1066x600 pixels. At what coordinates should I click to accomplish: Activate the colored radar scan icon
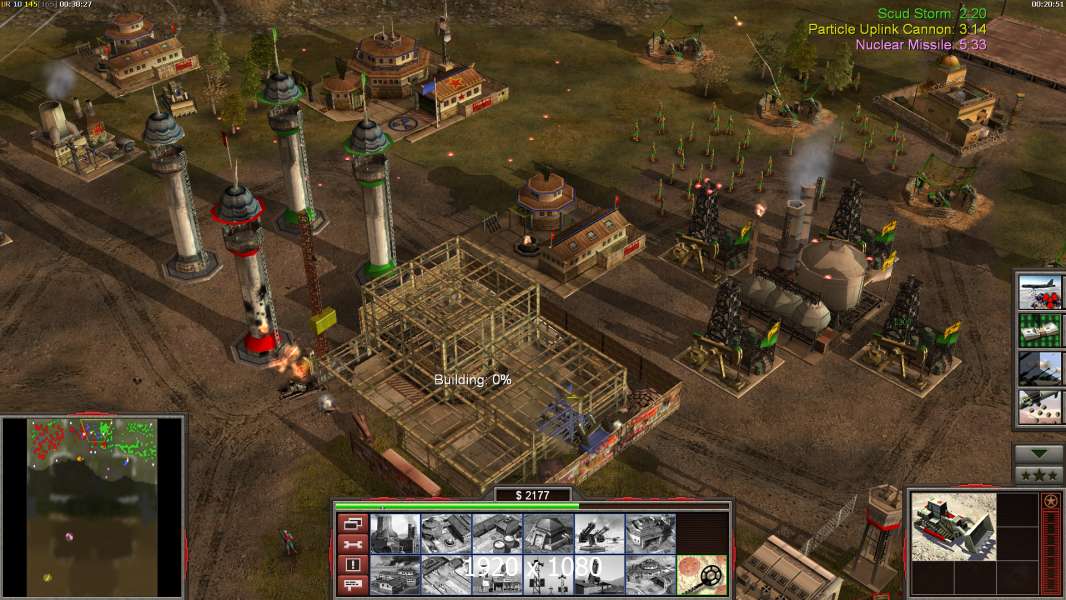pos(701,575)
